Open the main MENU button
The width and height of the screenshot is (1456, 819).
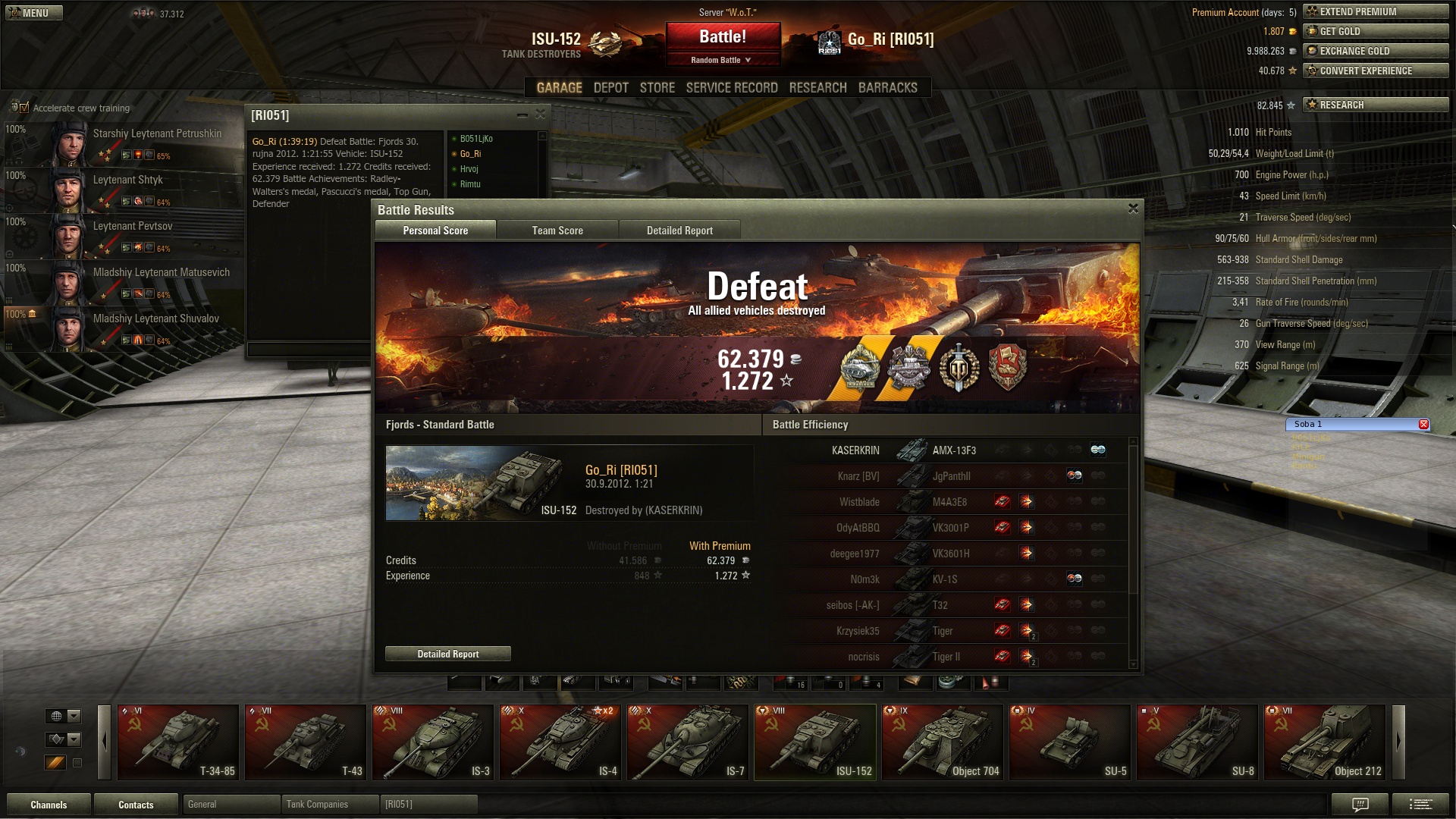click(34, 13)
